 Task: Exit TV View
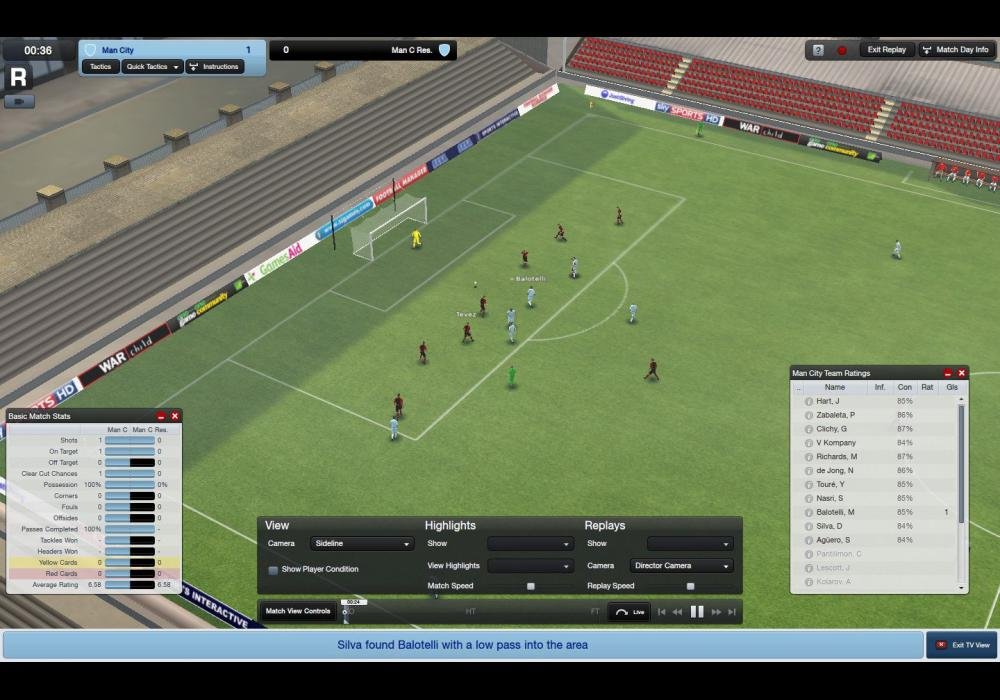[x=962, y=645]
